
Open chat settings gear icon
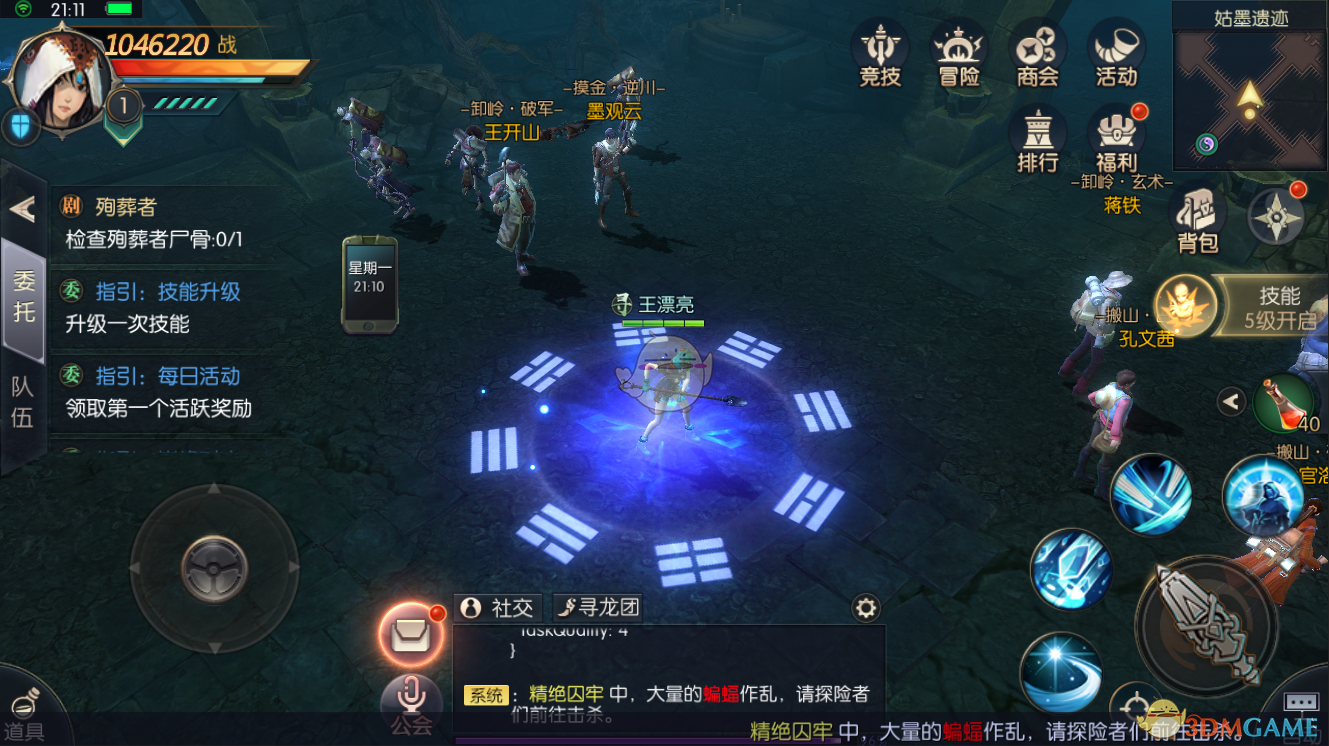[x=865, y=608]
